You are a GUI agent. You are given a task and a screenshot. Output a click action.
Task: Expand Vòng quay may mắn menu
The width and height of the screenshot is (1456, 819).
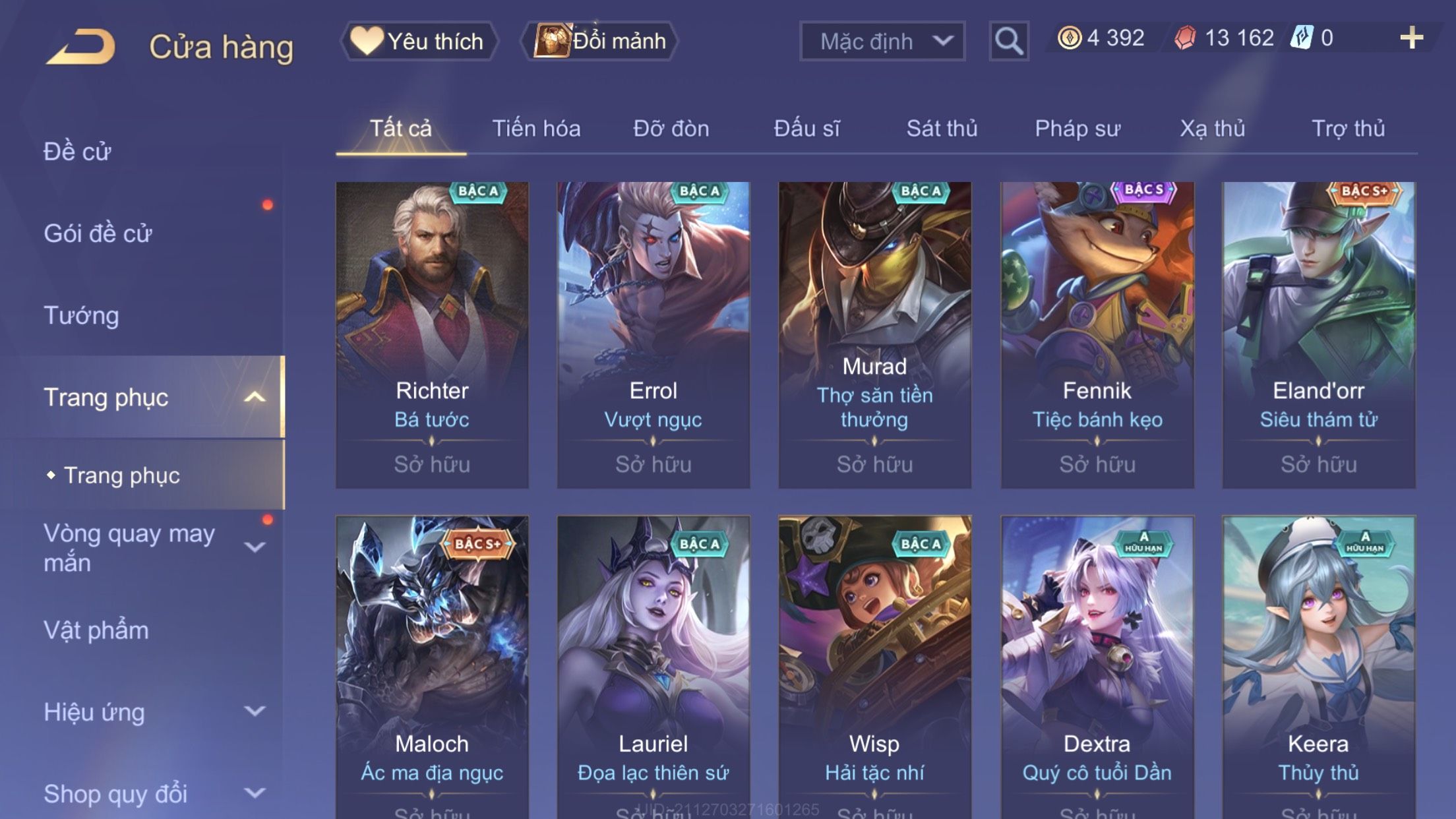[152, 547]
